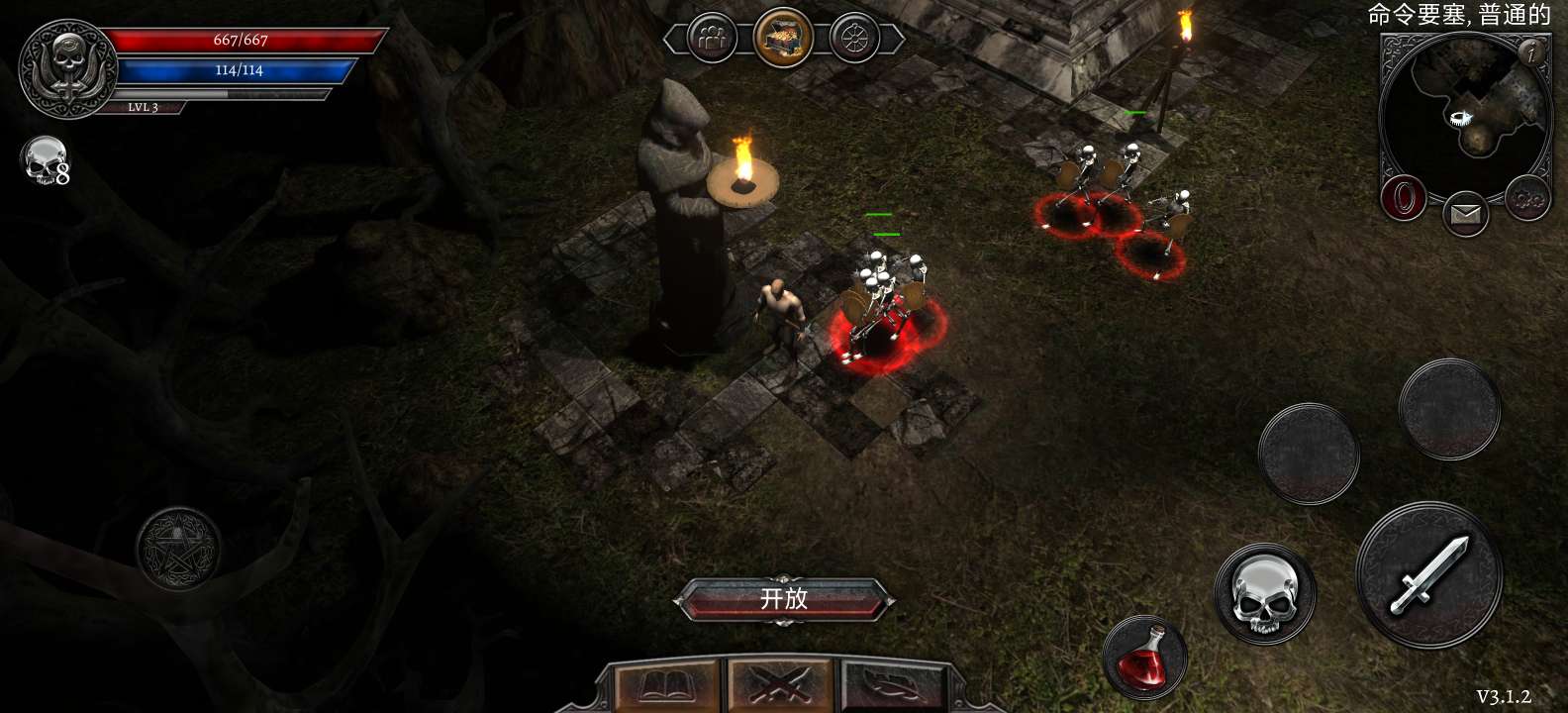1568x713 pixels.
Task: Activate the skull skill button
Action: point(1264,594)
